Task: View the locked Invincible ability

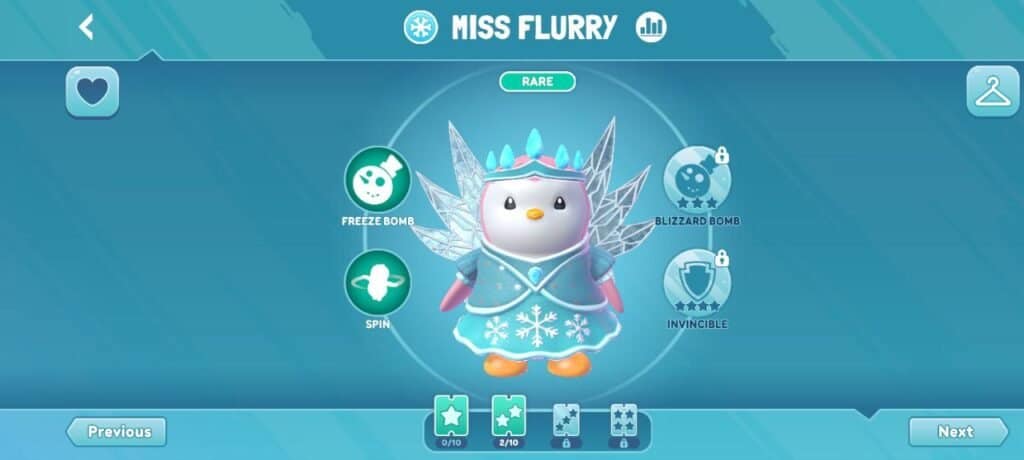Action: (696, 283)
